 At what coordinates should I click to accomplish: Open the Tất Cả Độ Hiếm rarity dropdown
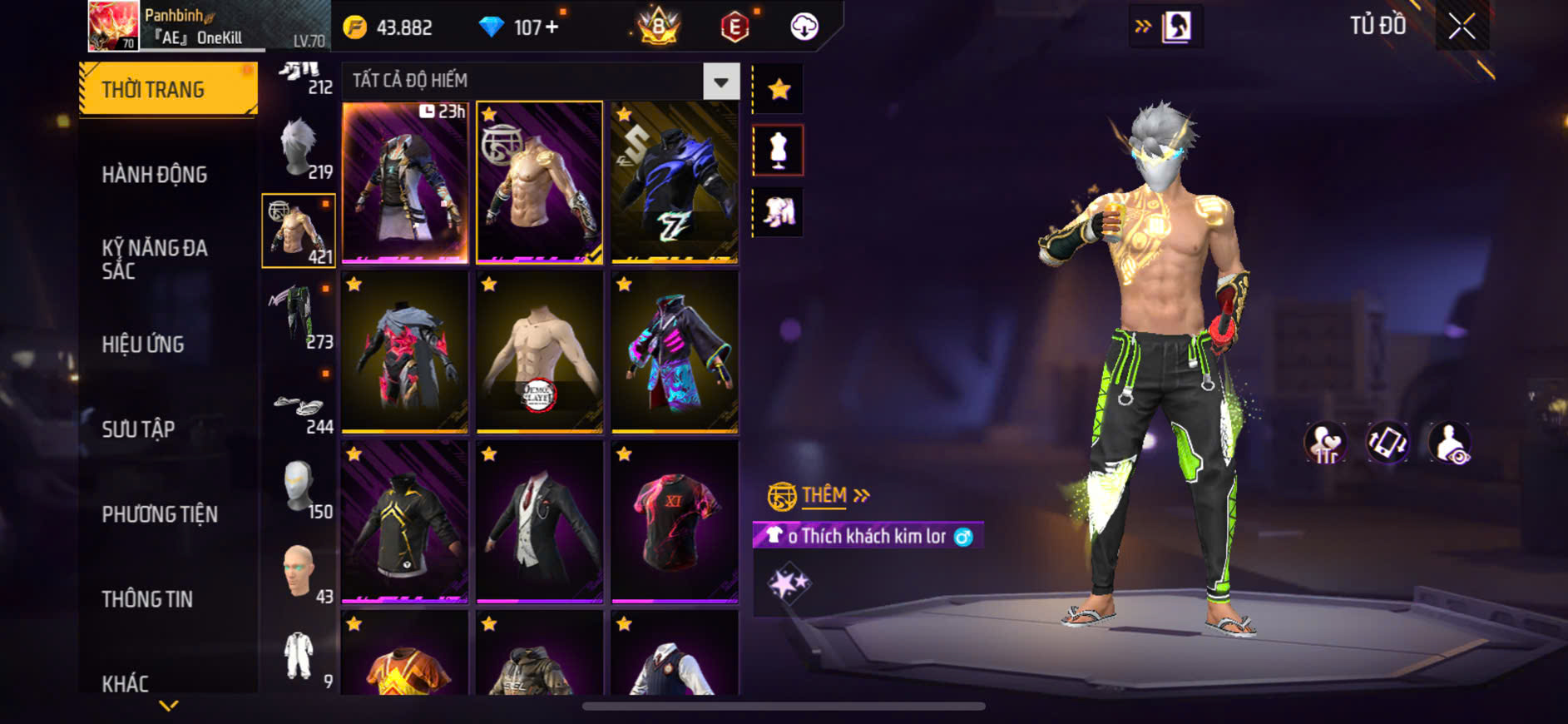pos(720,82)
